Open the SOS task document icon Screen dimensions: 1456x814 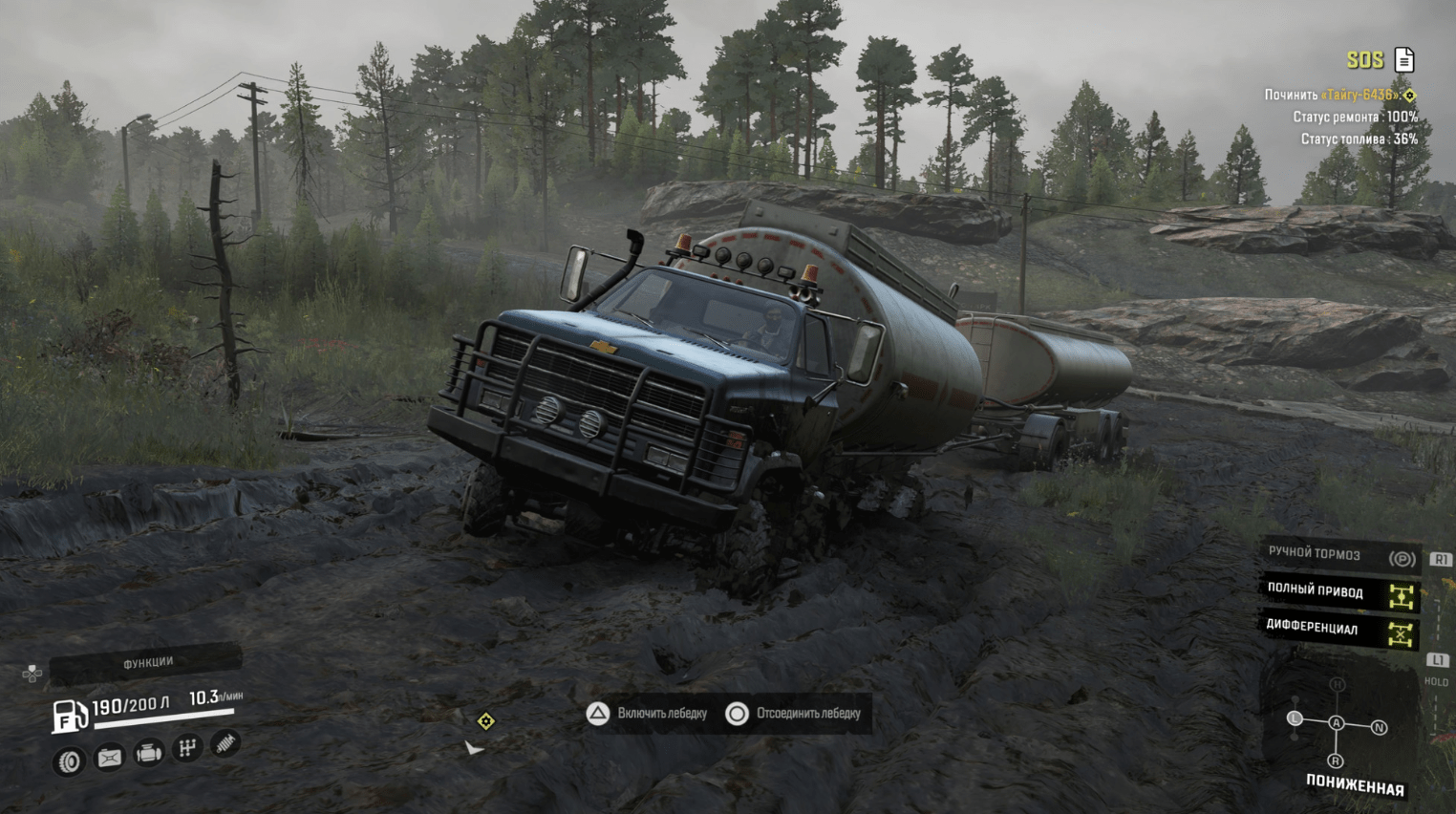point(1404,60)
